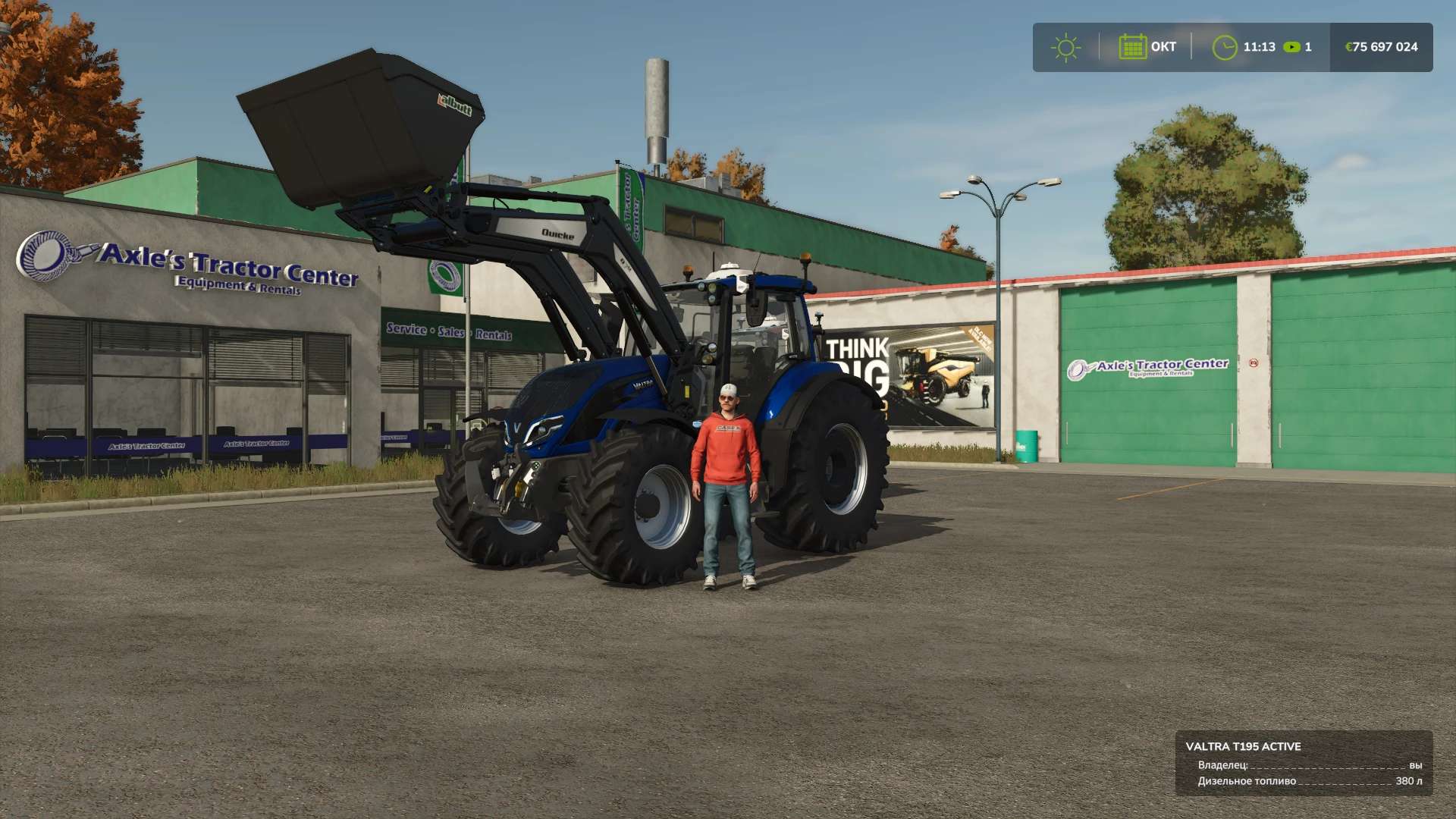
Task: Toggle the green time-speed icon
Action: click(1291, 47)
